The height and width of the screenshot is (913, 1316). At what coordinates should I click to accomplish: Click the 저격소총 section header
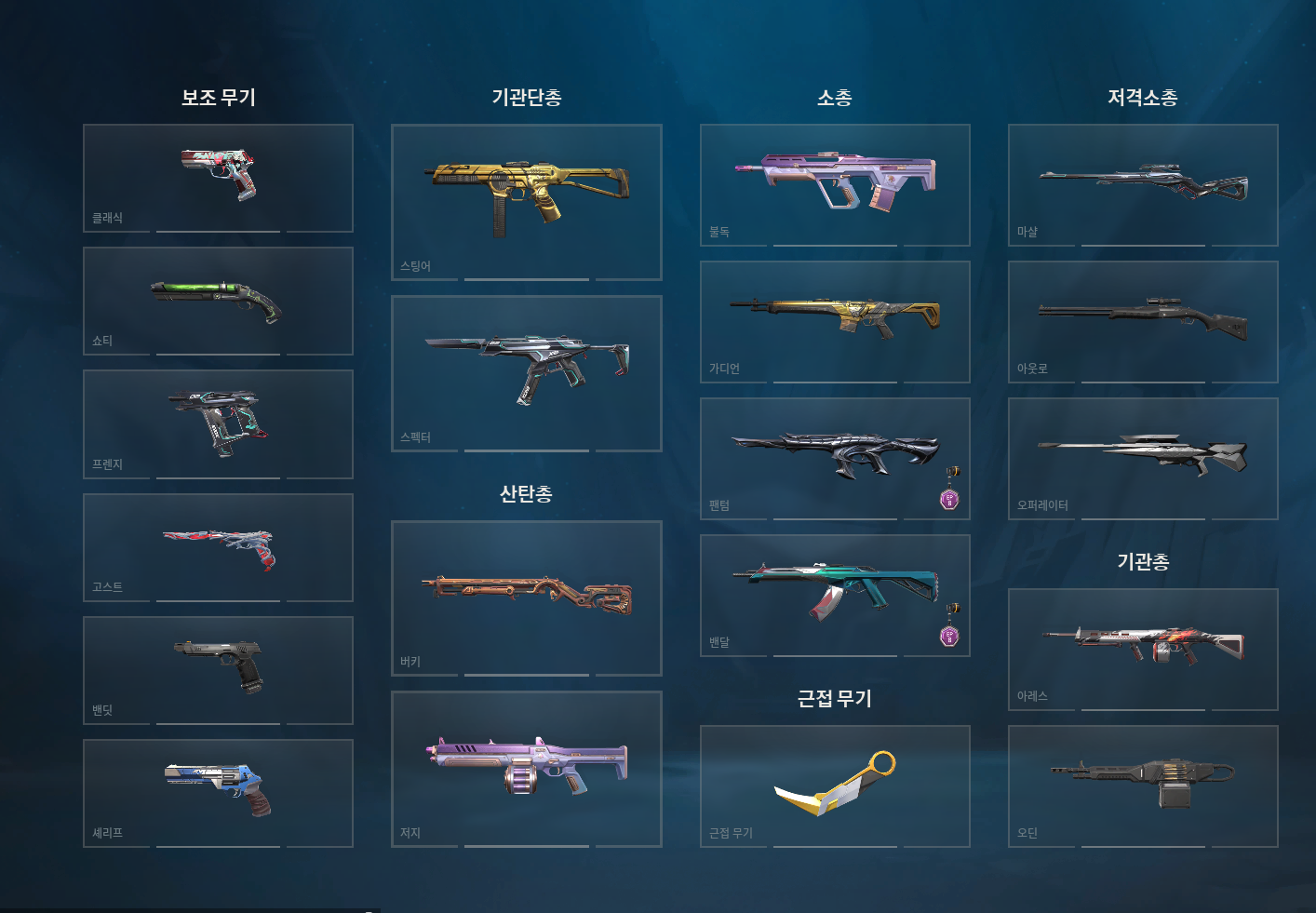pos(1142,96)
